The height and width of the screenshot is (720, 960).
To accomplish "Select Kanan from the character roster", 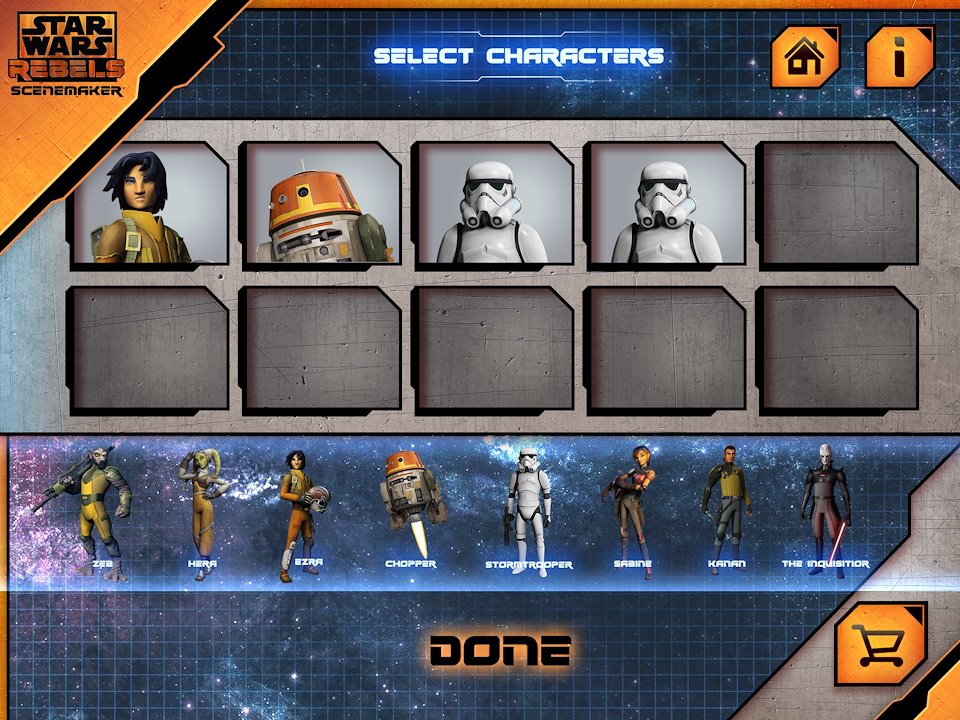I will 727,508.
